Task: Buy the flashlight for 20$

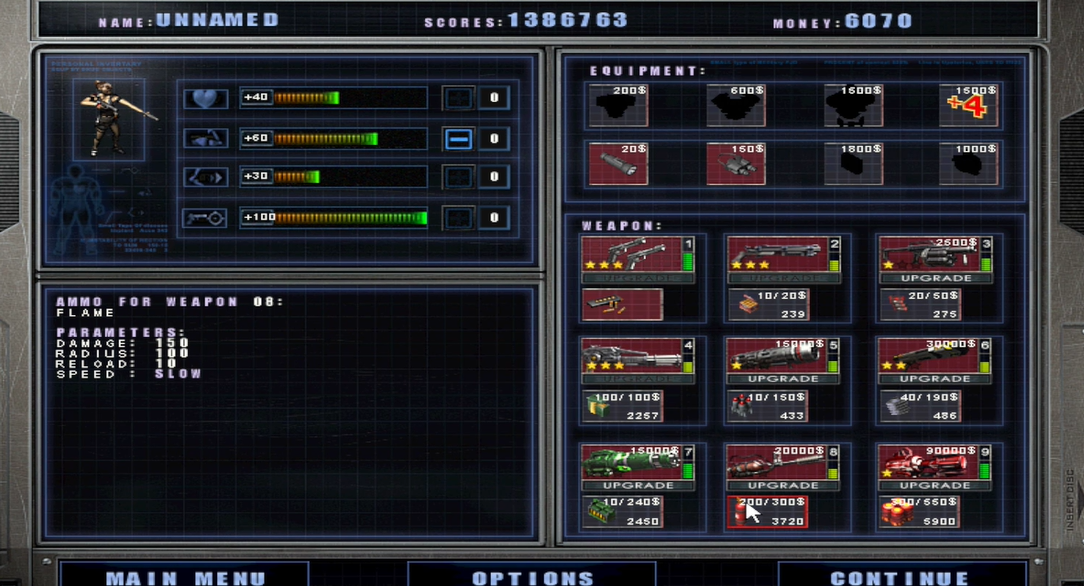Action: [617, 163]
